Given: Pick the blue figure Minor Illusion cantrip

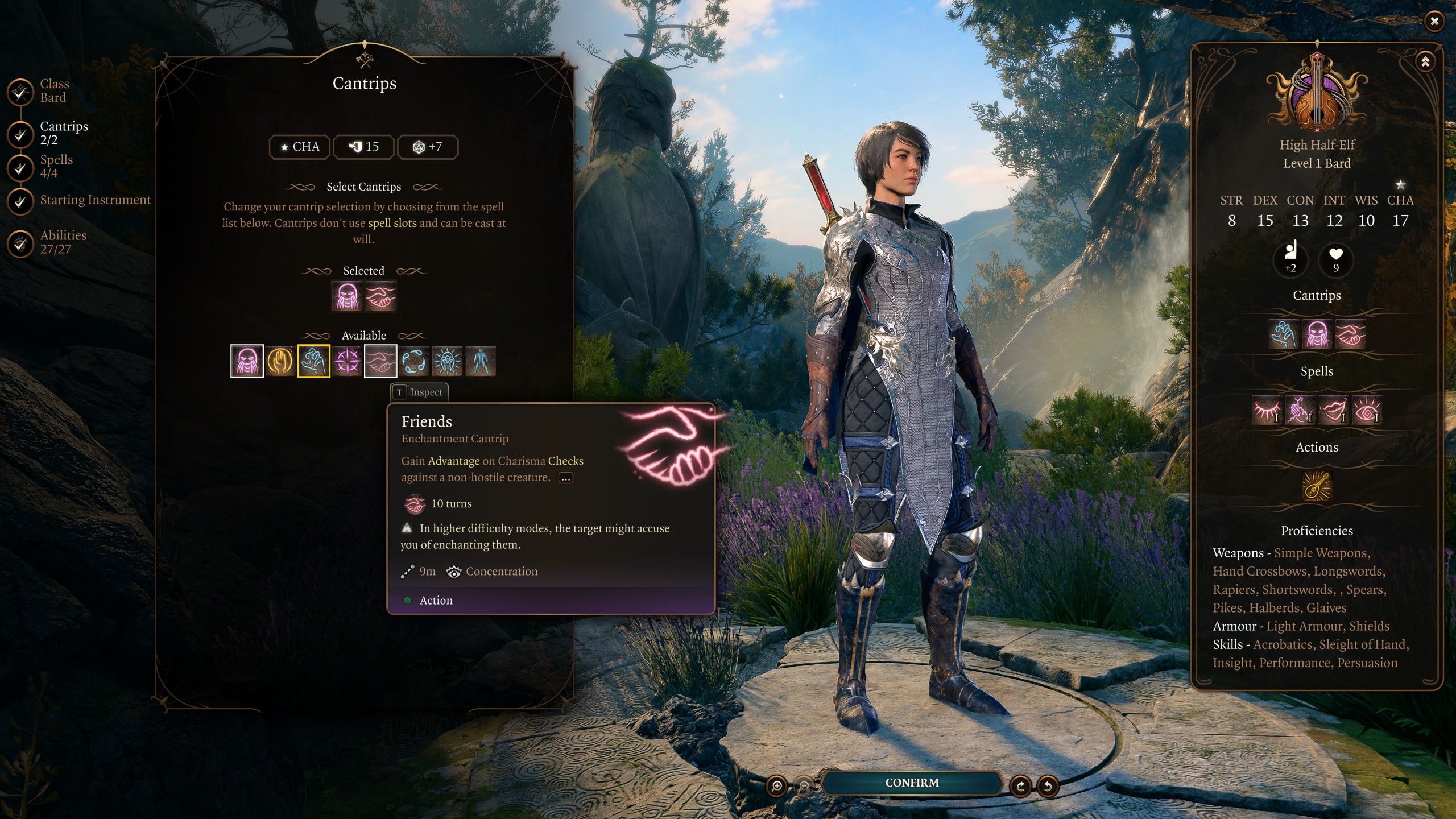Looking at the screenshot, I should 480,361.
